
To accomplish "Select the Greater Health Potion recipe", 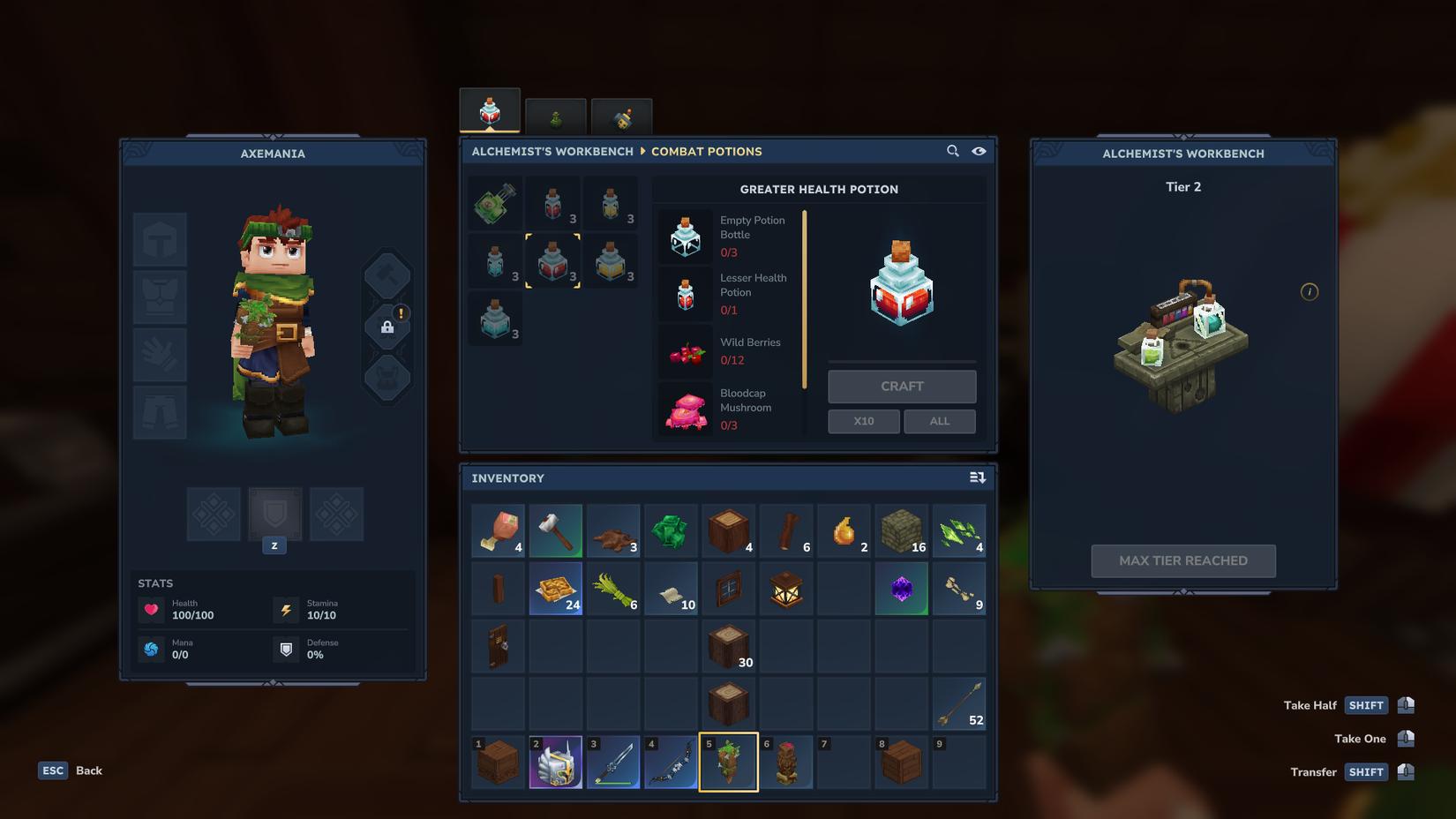I will 553,261.
